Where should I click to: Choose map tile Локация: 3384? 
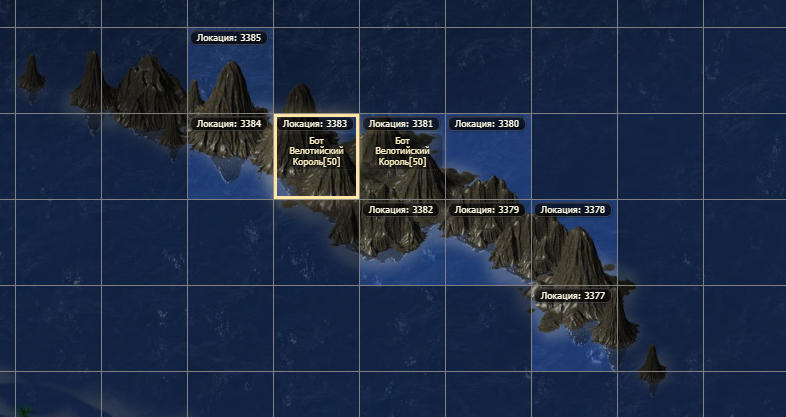230,157
